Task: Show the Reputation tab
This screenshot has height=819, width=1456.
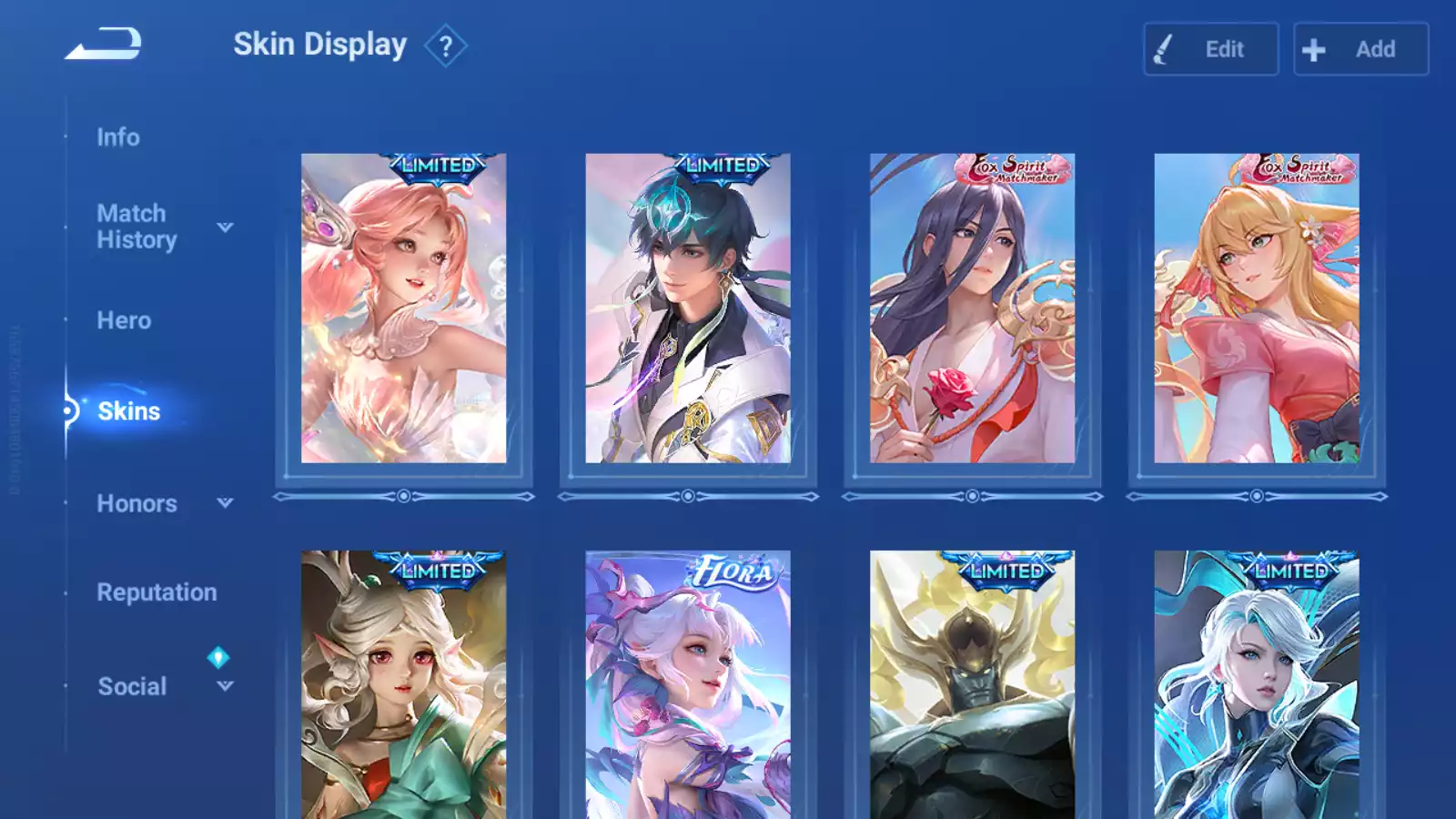Action: pyautogui.click(x=157, y=592)
